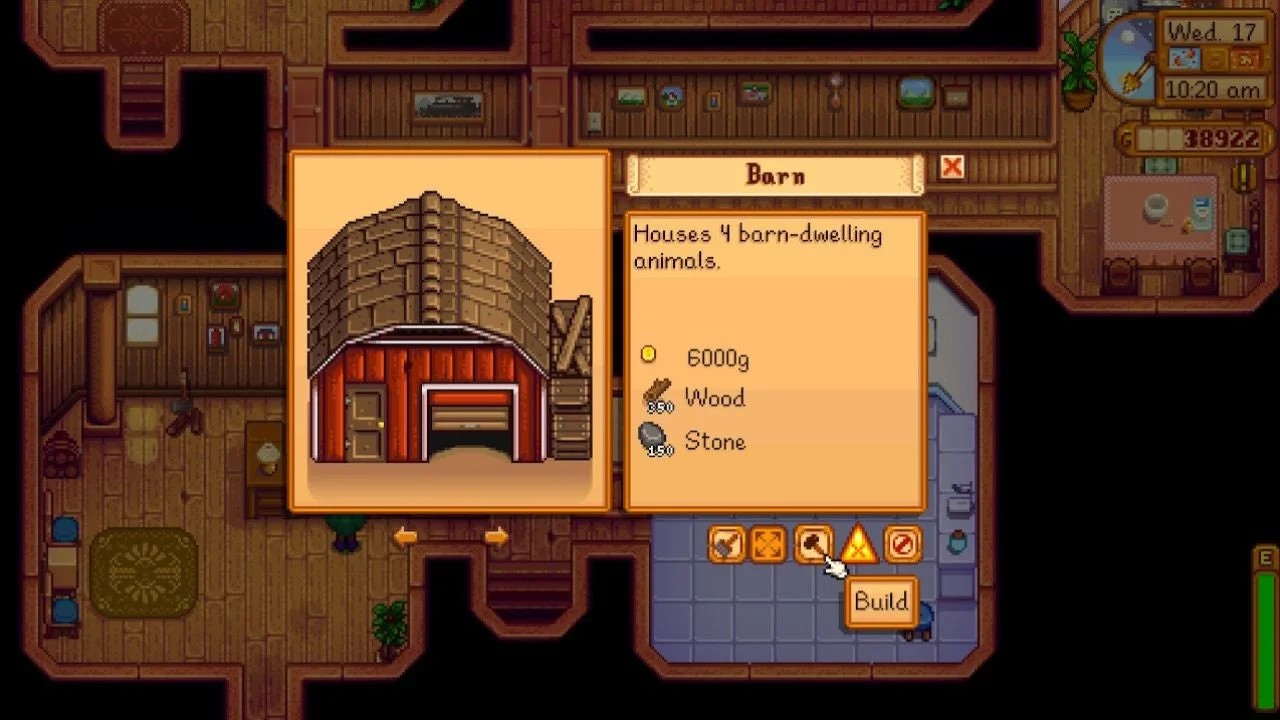This screenshot has width=1280, height=720.
Task: Open the previous blueprint with the left arrow
Action: click(x=404, y=537)
